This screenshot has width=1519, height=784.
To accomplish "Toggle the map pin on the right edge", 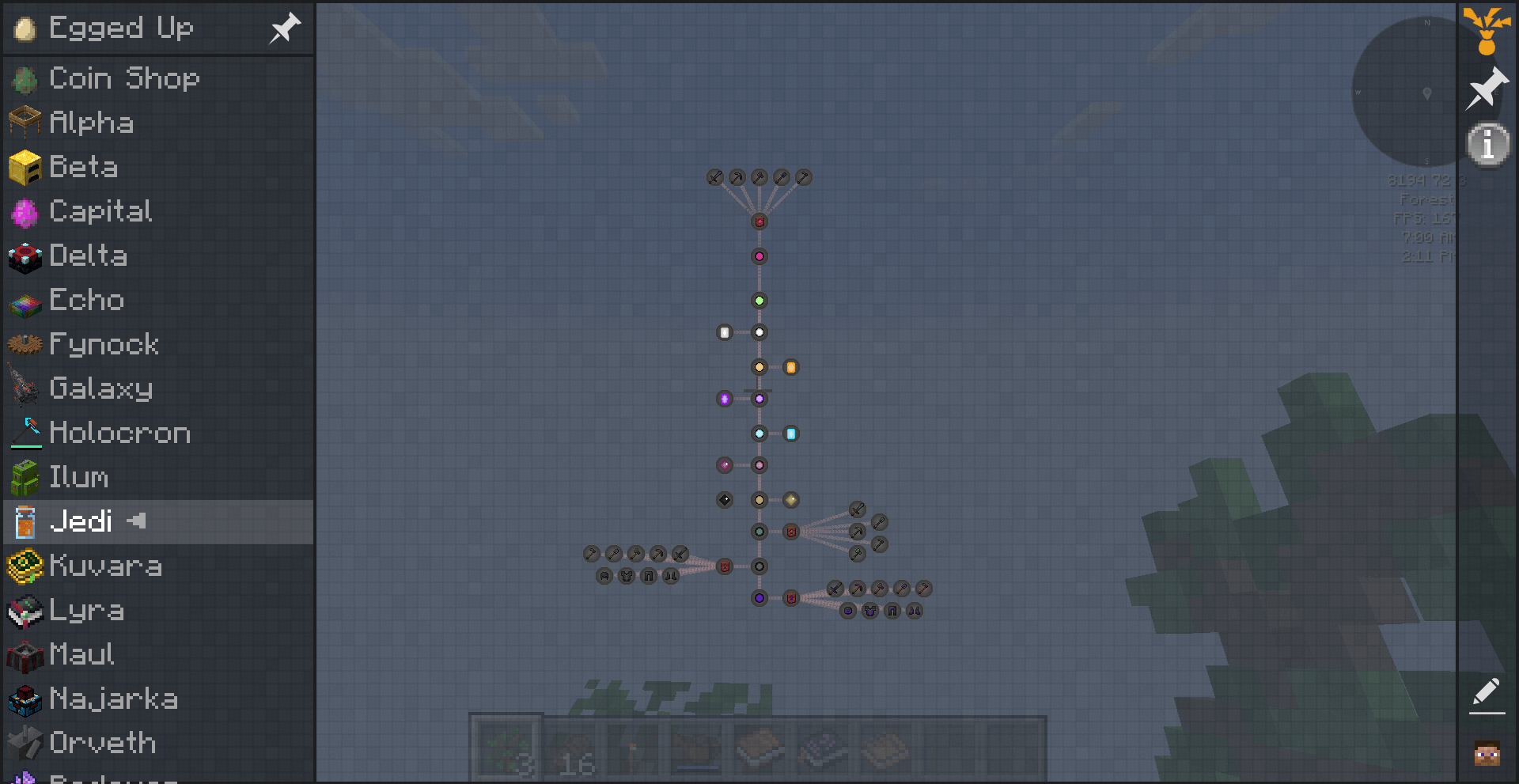I will click(x=1487, y=88).
